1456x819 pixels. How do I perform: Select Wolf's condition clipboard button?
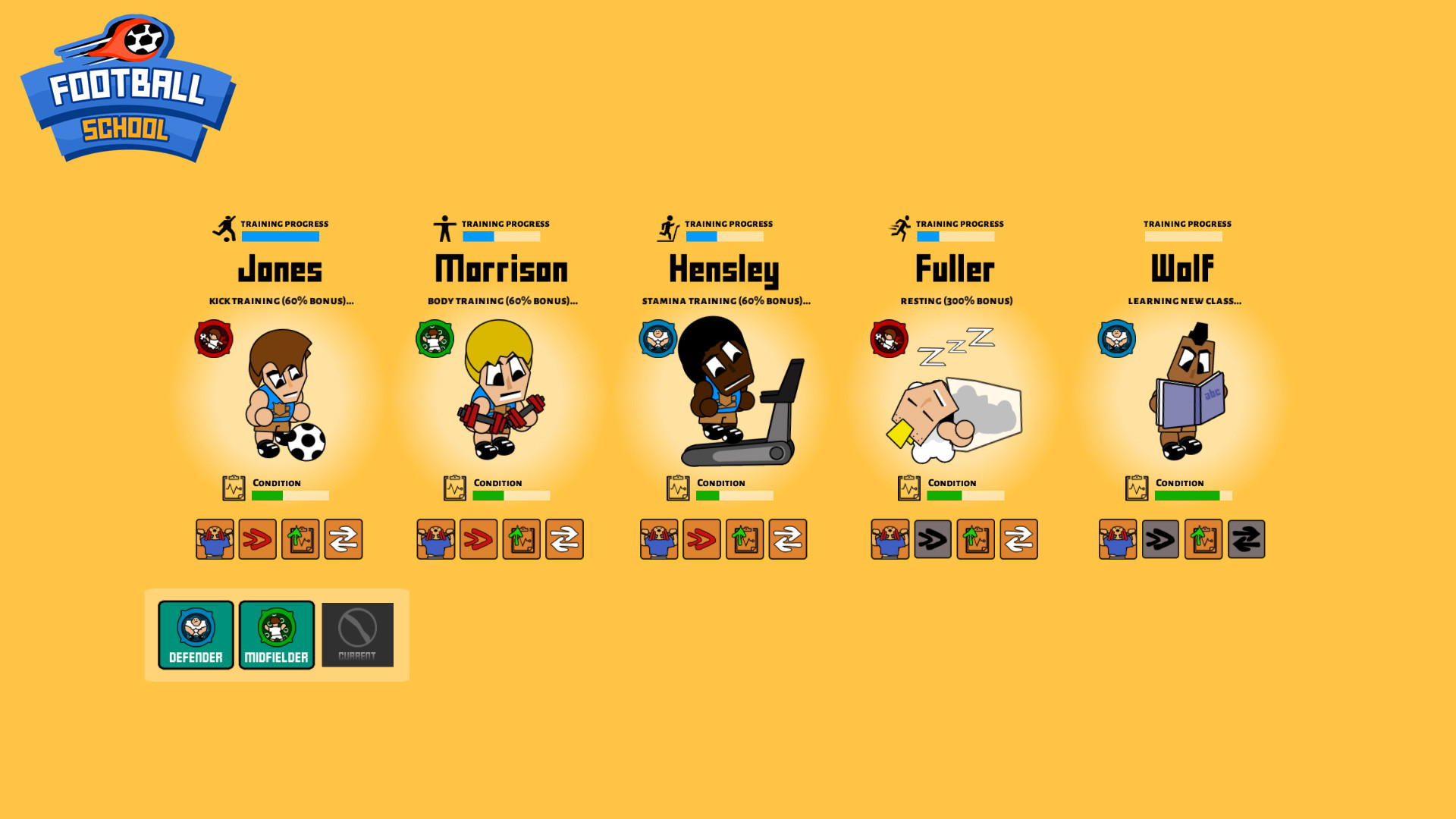[x=1203, y=539]
